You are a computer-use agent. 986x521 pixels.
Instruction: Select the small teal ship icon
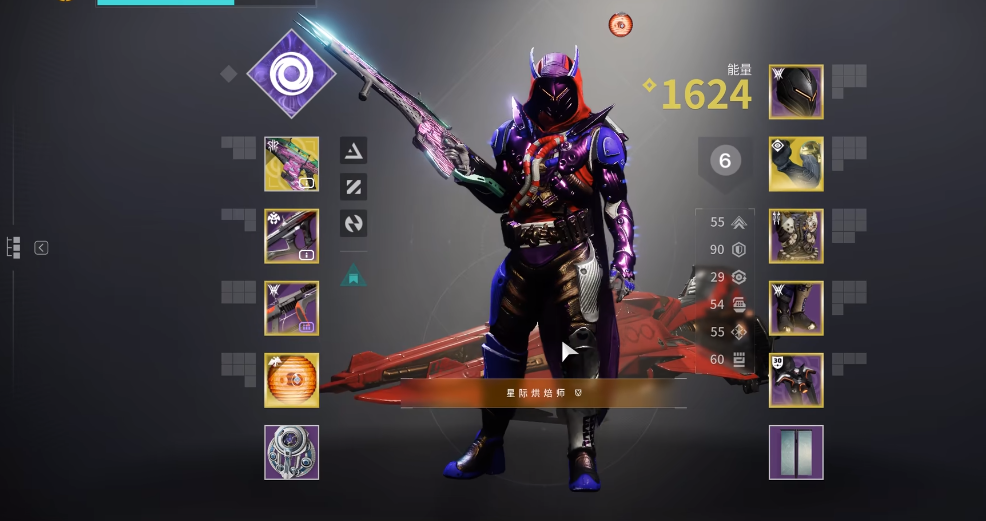coord(353,275)
